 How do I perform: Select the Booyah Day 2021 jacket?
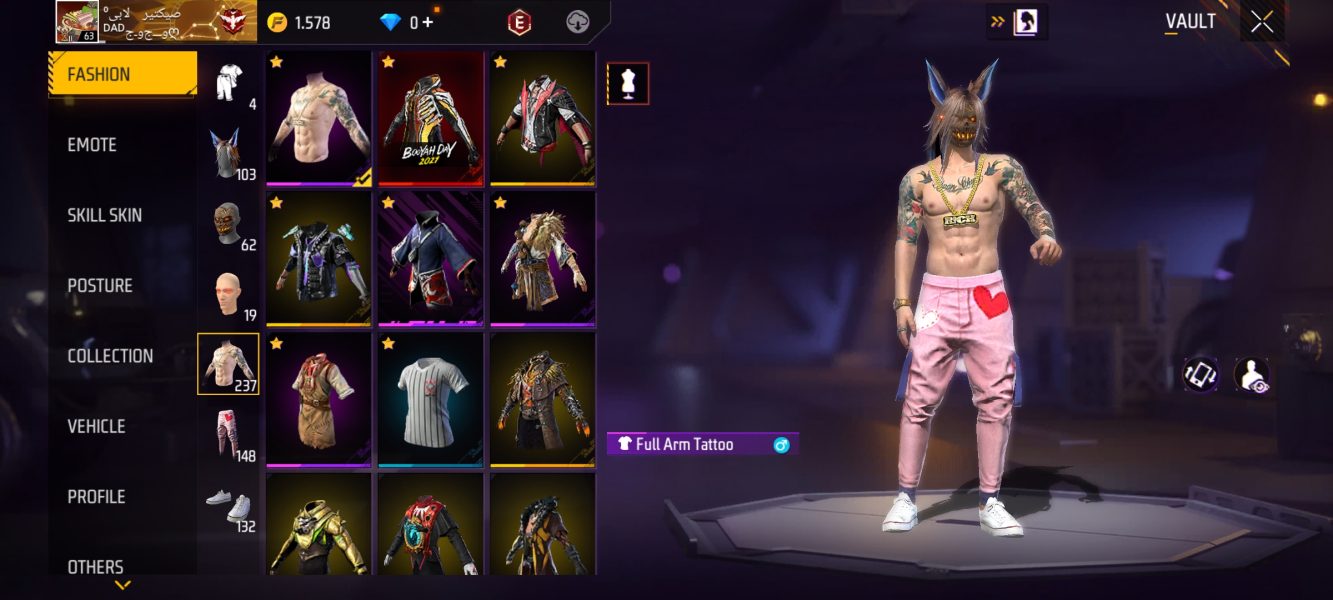[430, 118]
